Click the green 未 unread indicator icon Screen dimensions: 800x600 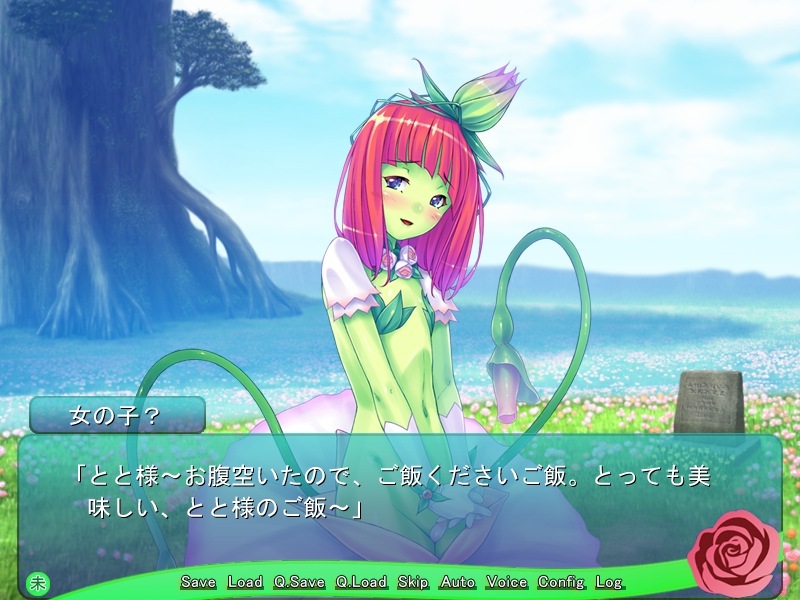37,582
